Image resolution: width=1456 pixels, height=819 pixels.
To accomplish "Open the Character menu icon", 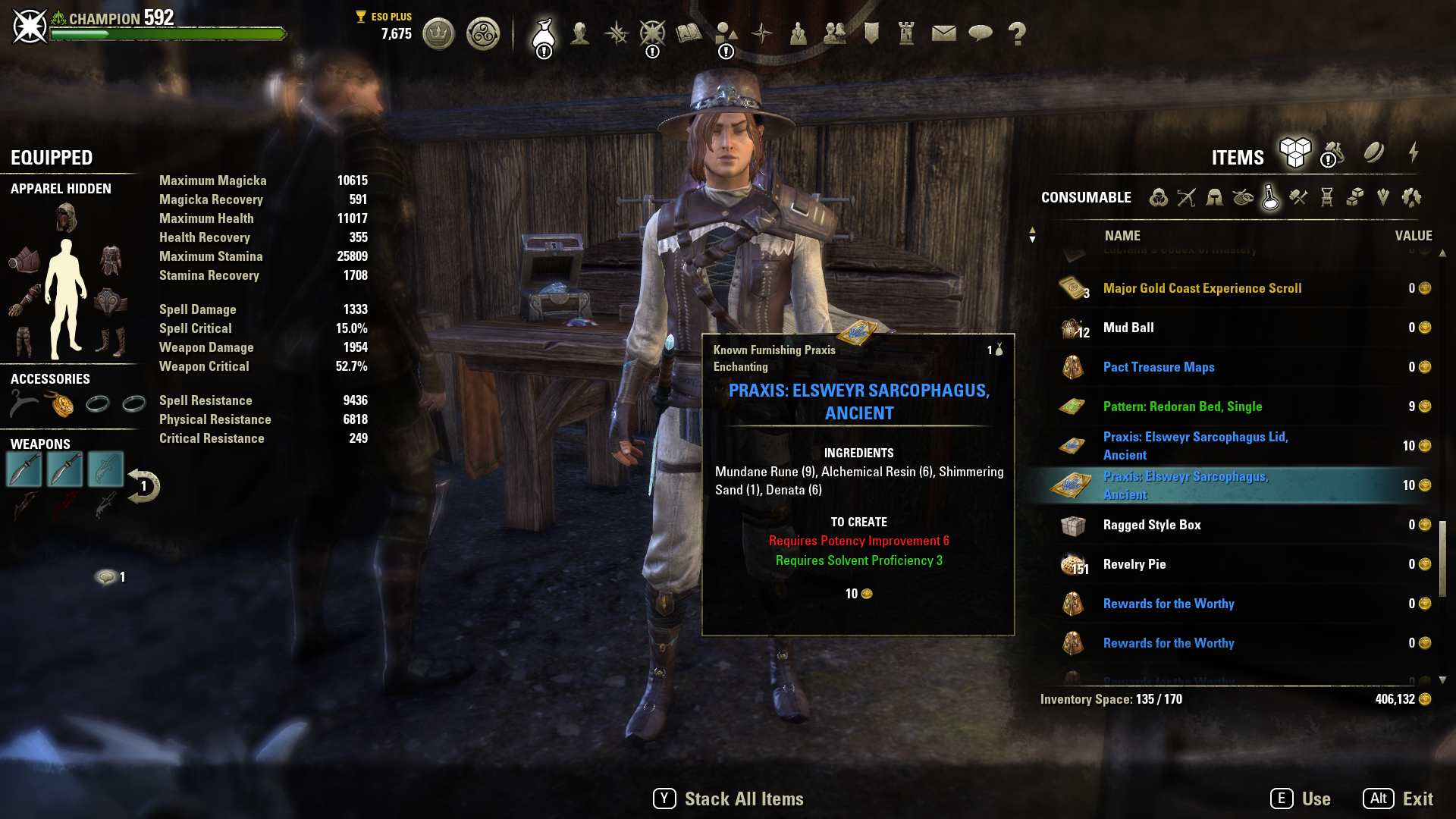I will [x=580, y=34].
